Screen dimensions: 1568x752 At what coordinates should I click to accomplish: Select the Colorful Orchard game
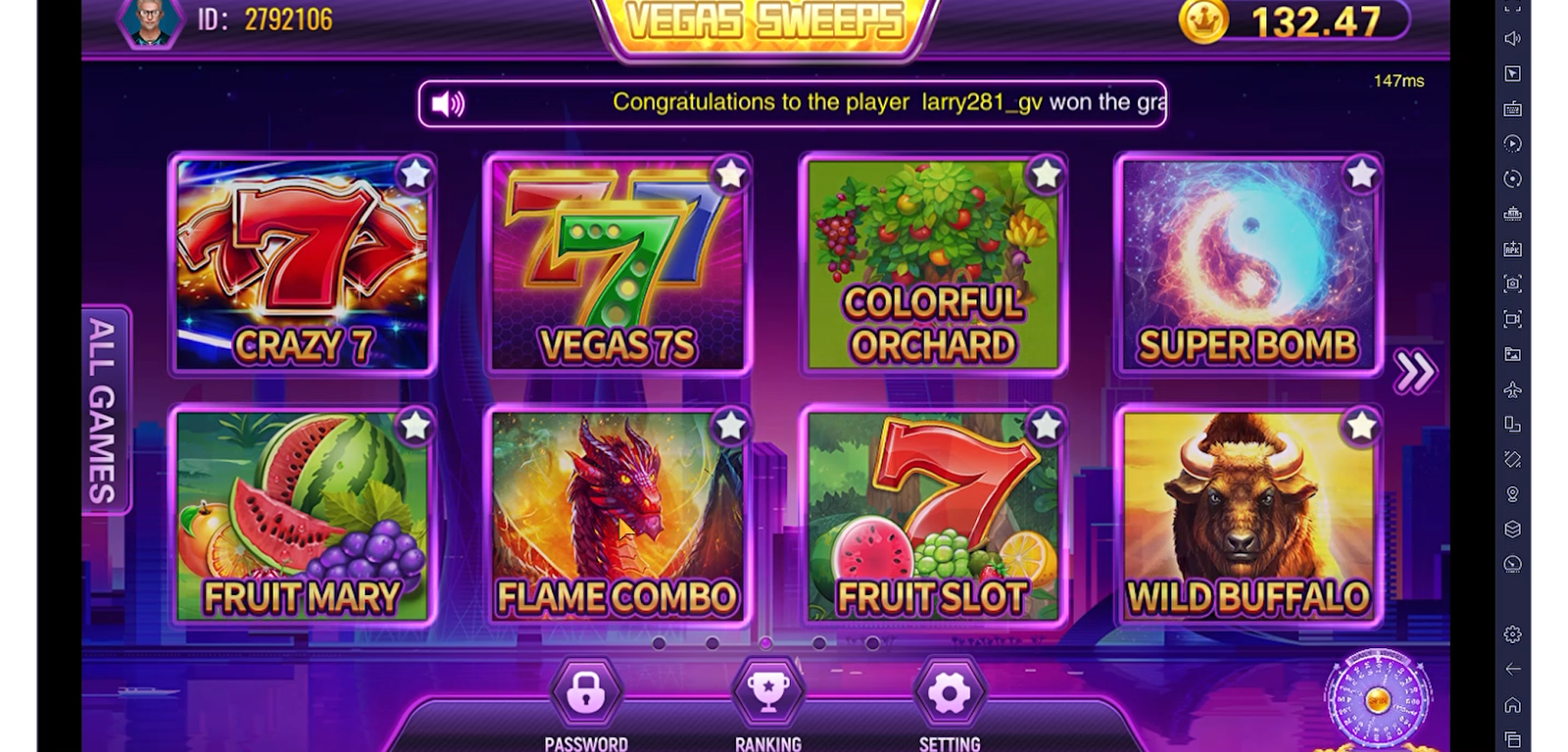click(933, 265)
